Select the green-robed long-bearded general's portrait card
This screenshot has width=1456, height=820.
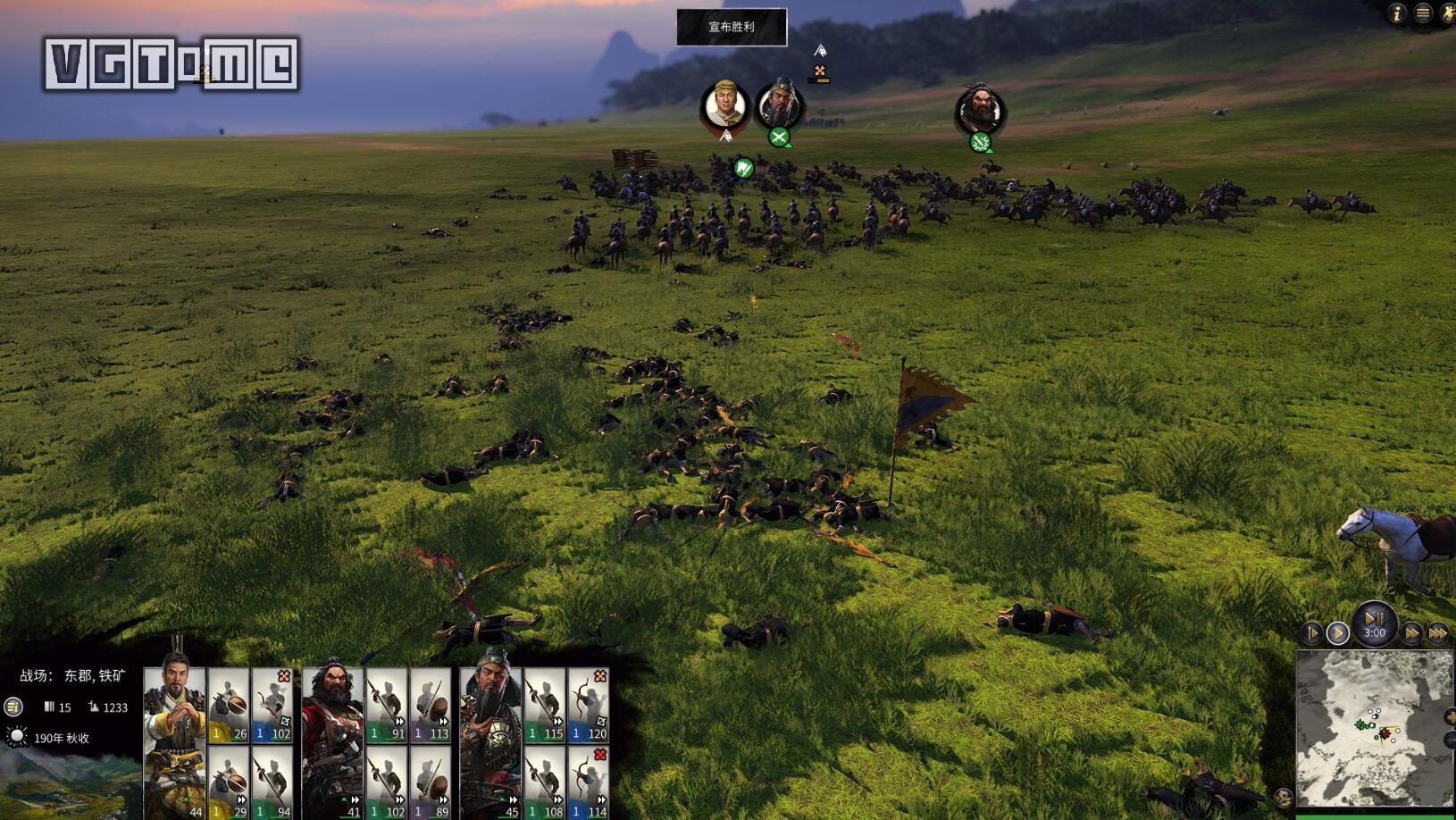pos(490,742)
